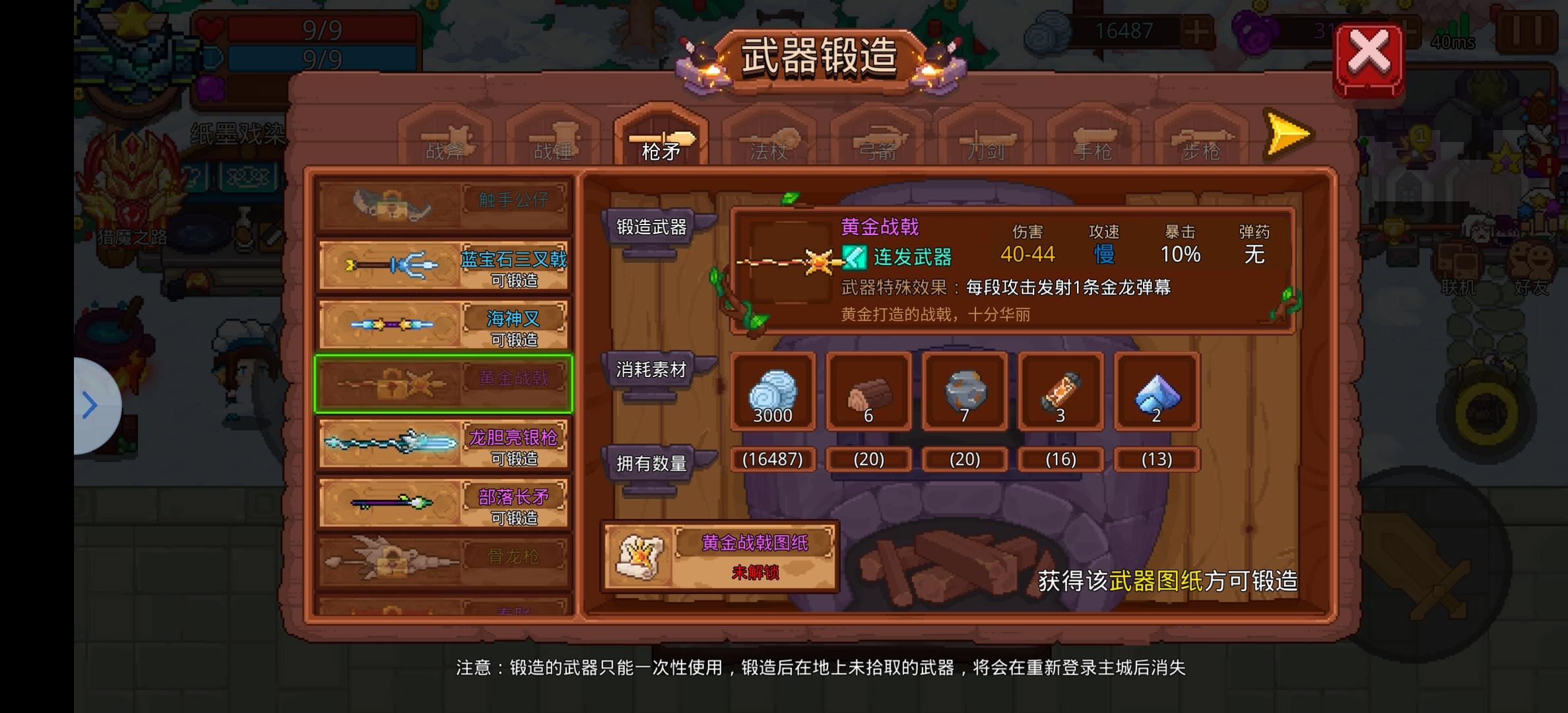Image resolution: width=1568 pixels, height=713 pixels.
Task: Click the 连发武器 green tag icon
Action: [855, 257]
